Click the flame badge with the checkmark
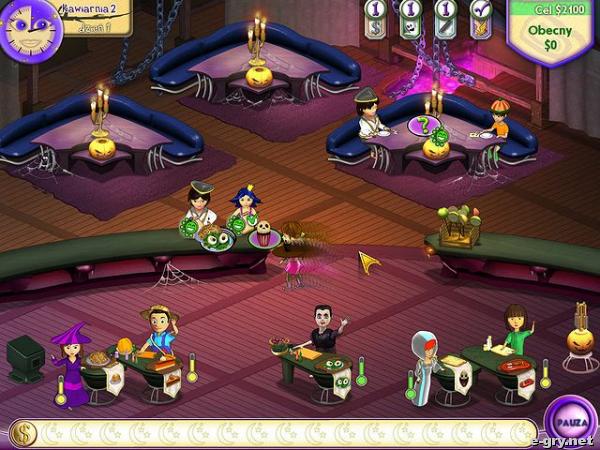This screenshot has height=450, width=600. coord(480,19)
